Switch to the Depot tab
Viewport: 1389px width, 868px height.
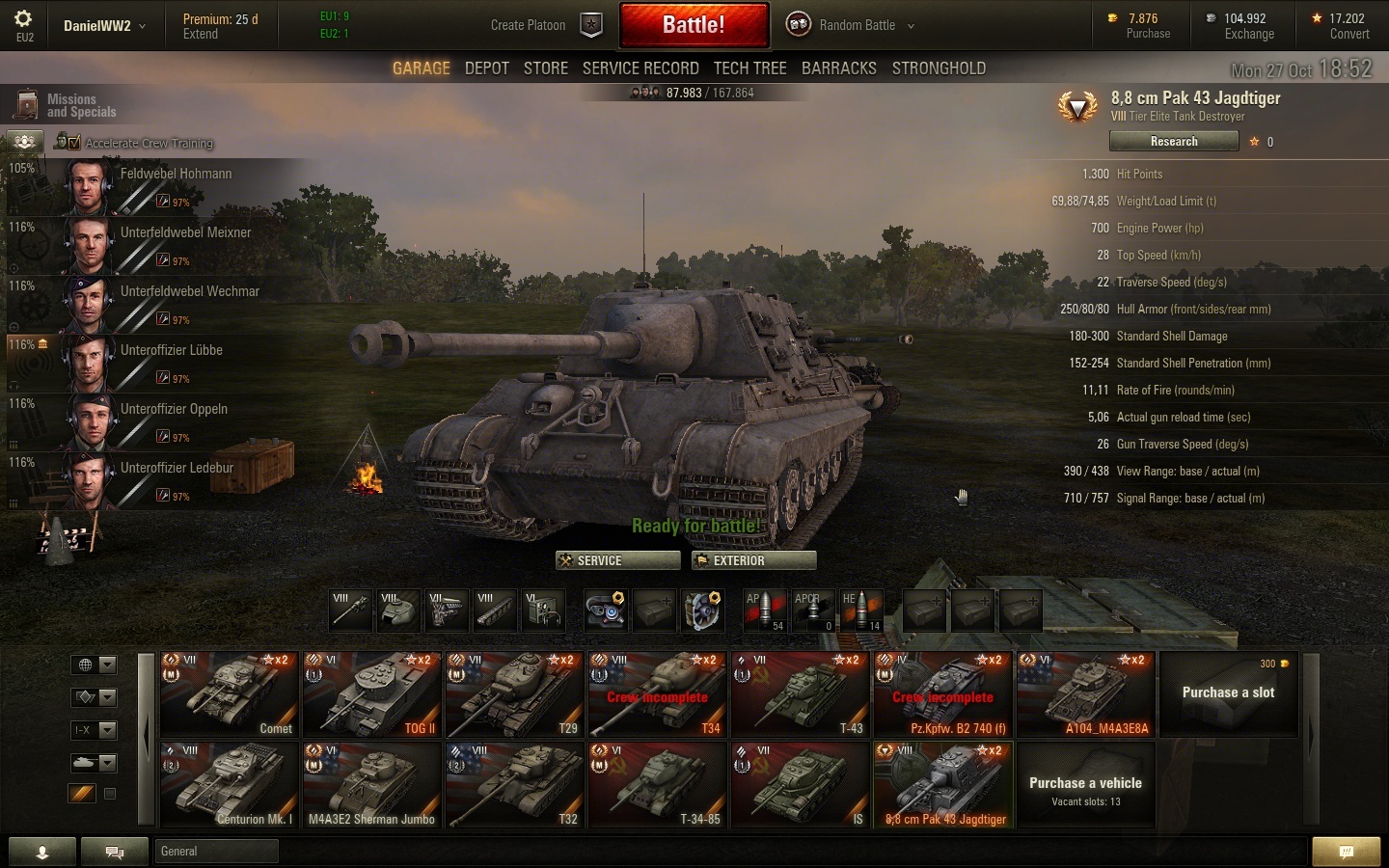(x=486, y=68)
